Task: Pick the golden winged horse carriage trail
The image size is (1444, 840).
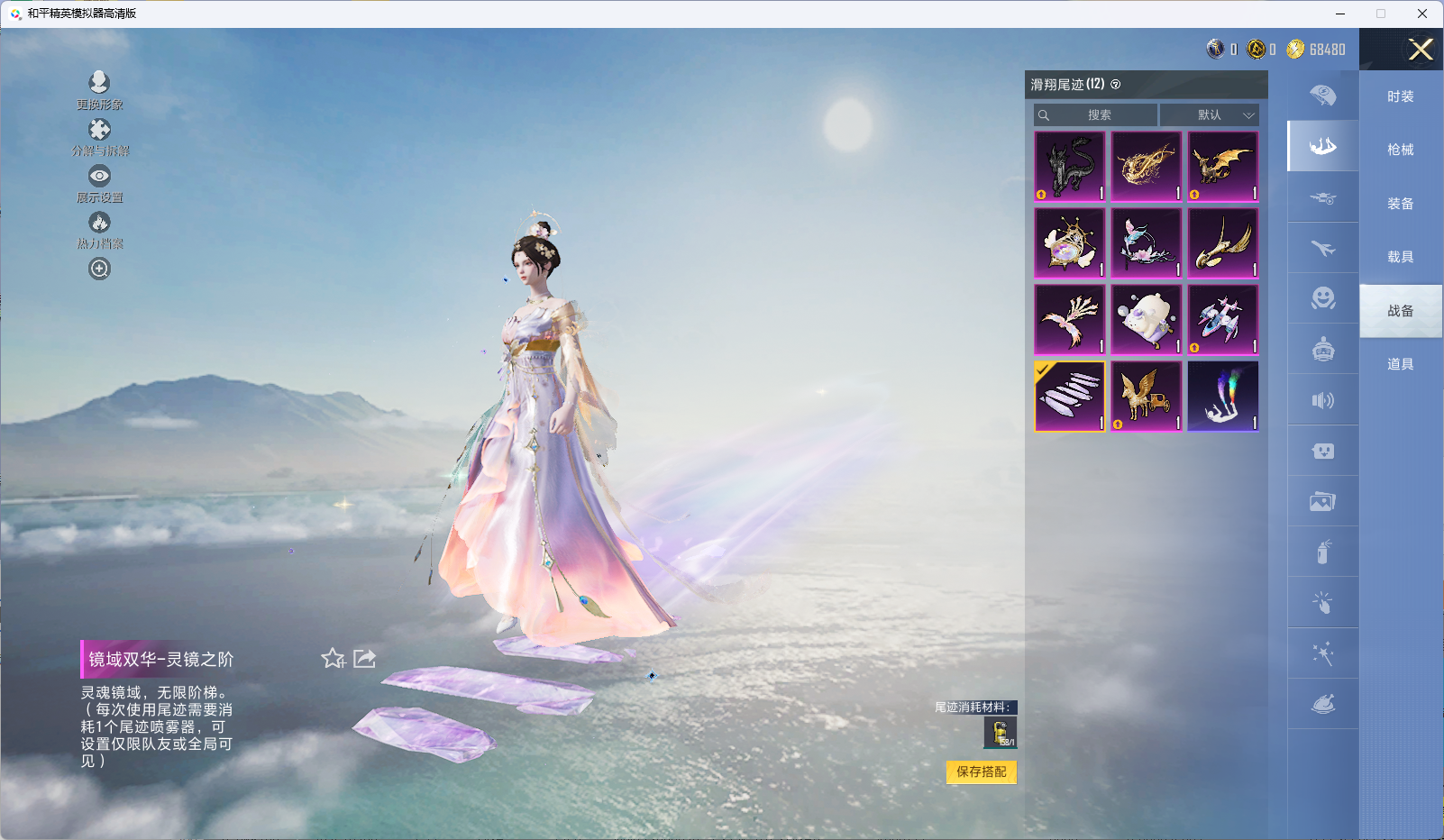Action: (x=1147, y=397)
